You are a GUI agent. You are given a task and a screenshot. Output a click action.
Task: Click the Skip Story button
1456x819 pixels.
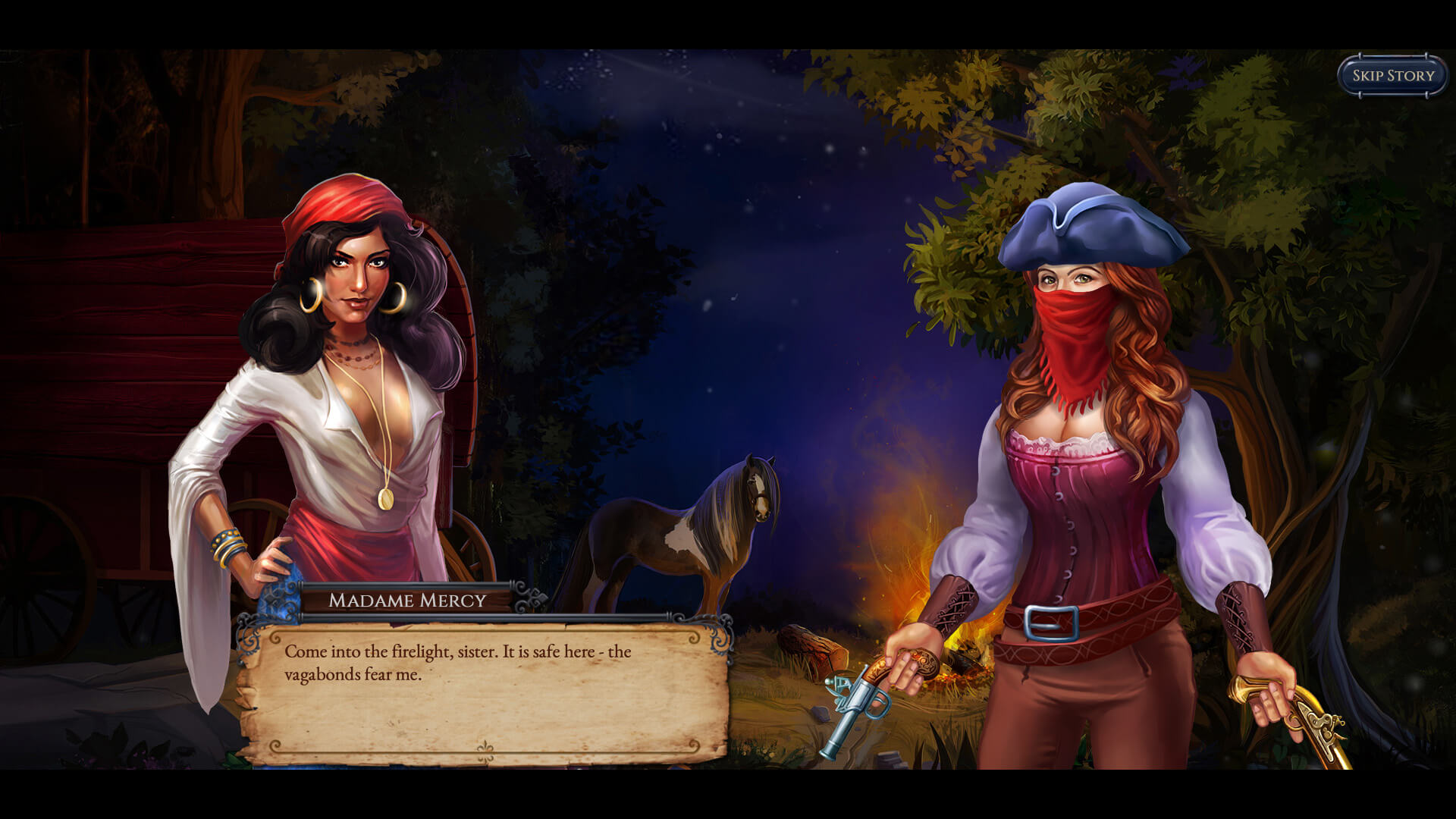1391,74
